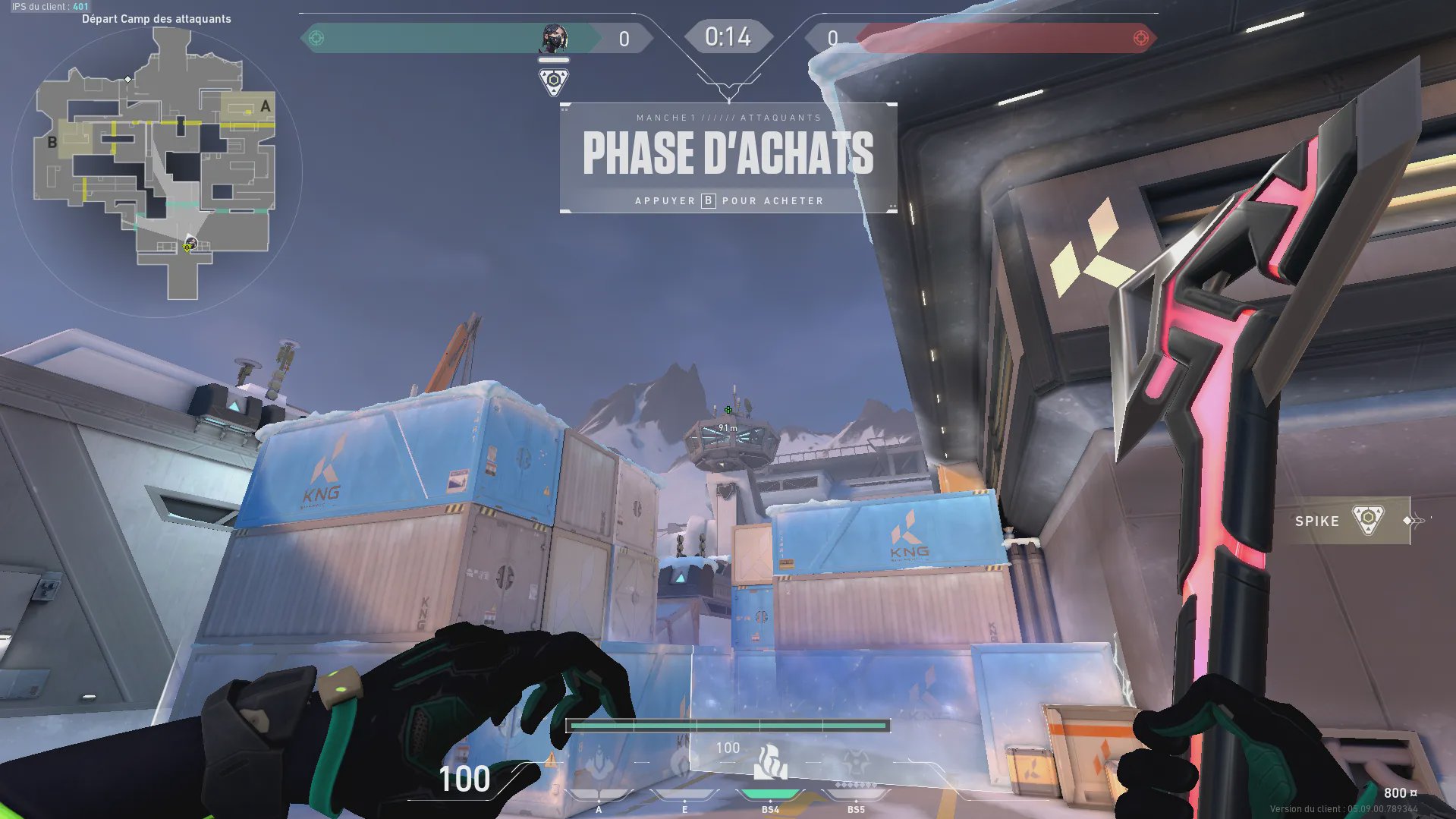
Task: Activate the flame ability icon
Action: point(770,763)
